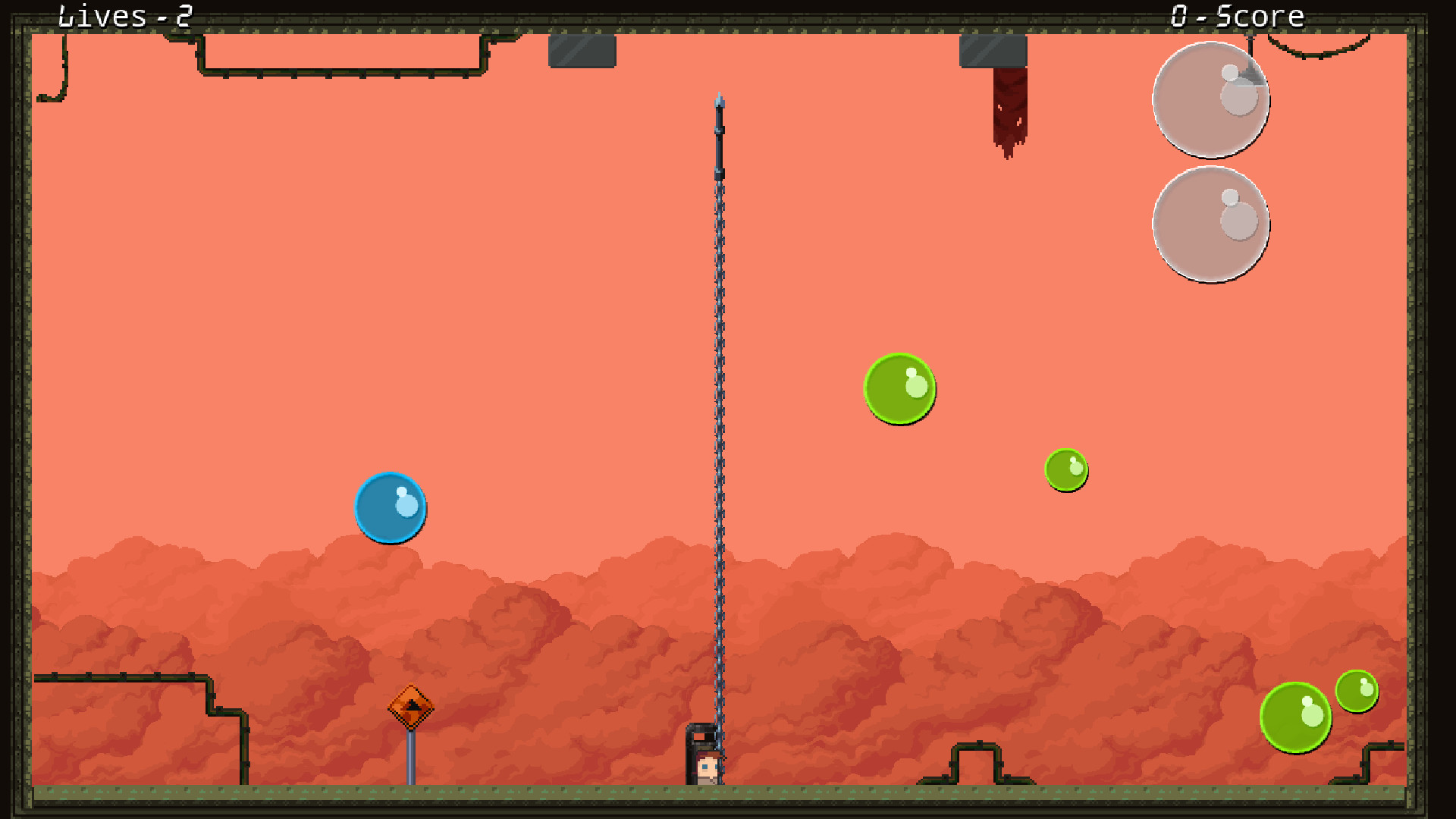Select the 0 - Score display
Viewport: 1456px width, 819px height.
(x=1236, y=15)
